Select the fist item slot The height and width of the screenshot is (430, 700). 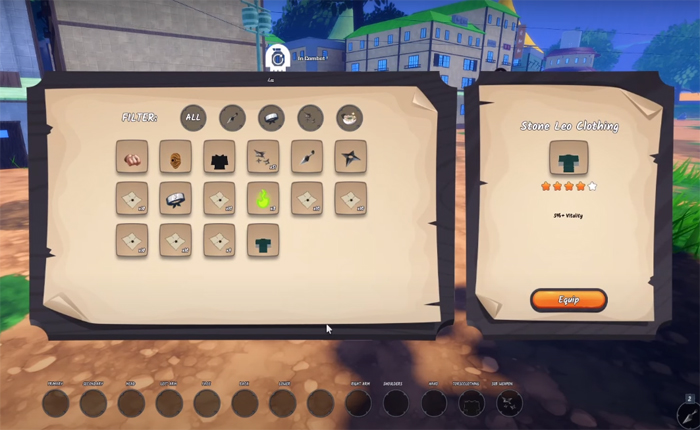coord(132,157)
